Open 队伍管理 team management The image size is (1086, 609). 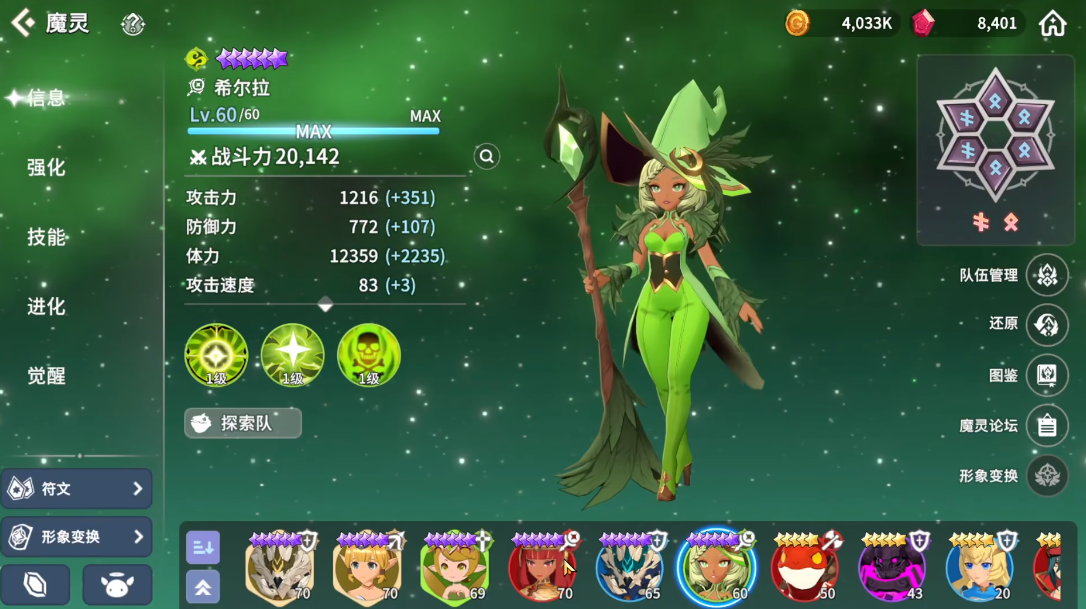click(1047, 275)
